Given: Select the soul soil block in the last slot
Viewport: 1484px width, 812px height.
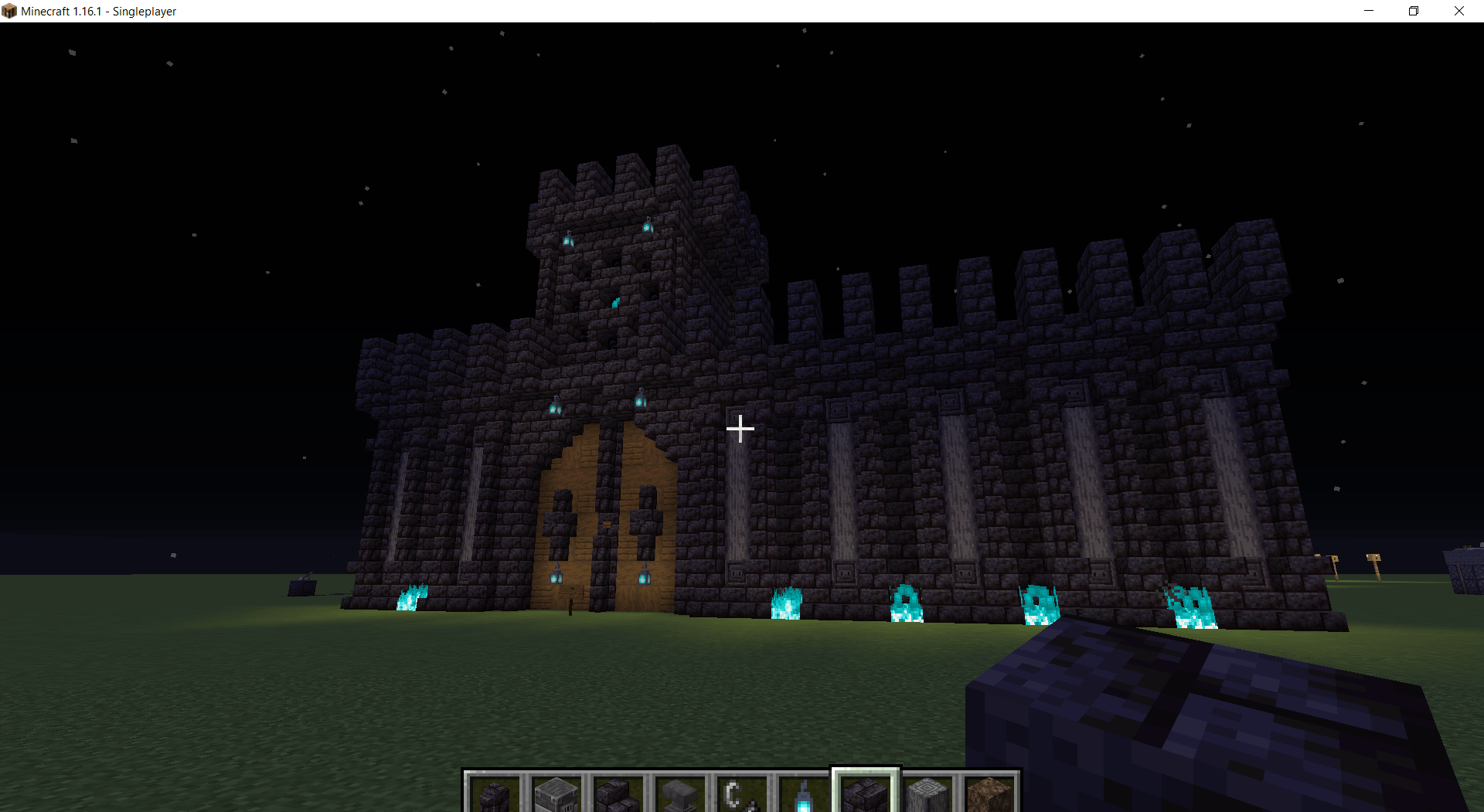Looking at the screenshot, I should [x=989, y=792].
